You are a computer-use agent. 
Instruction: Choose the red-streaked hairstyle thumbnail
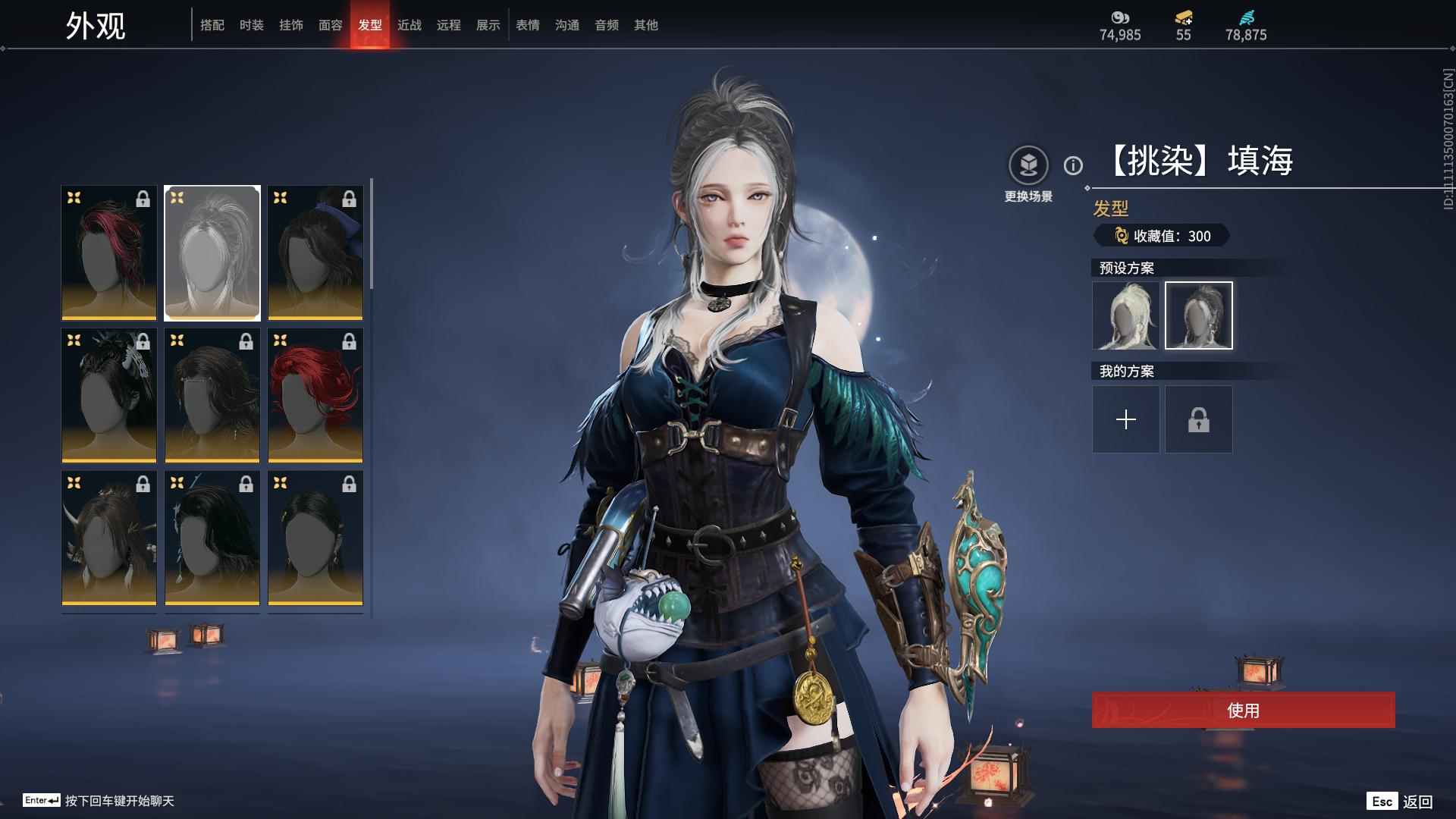[109, 253]
